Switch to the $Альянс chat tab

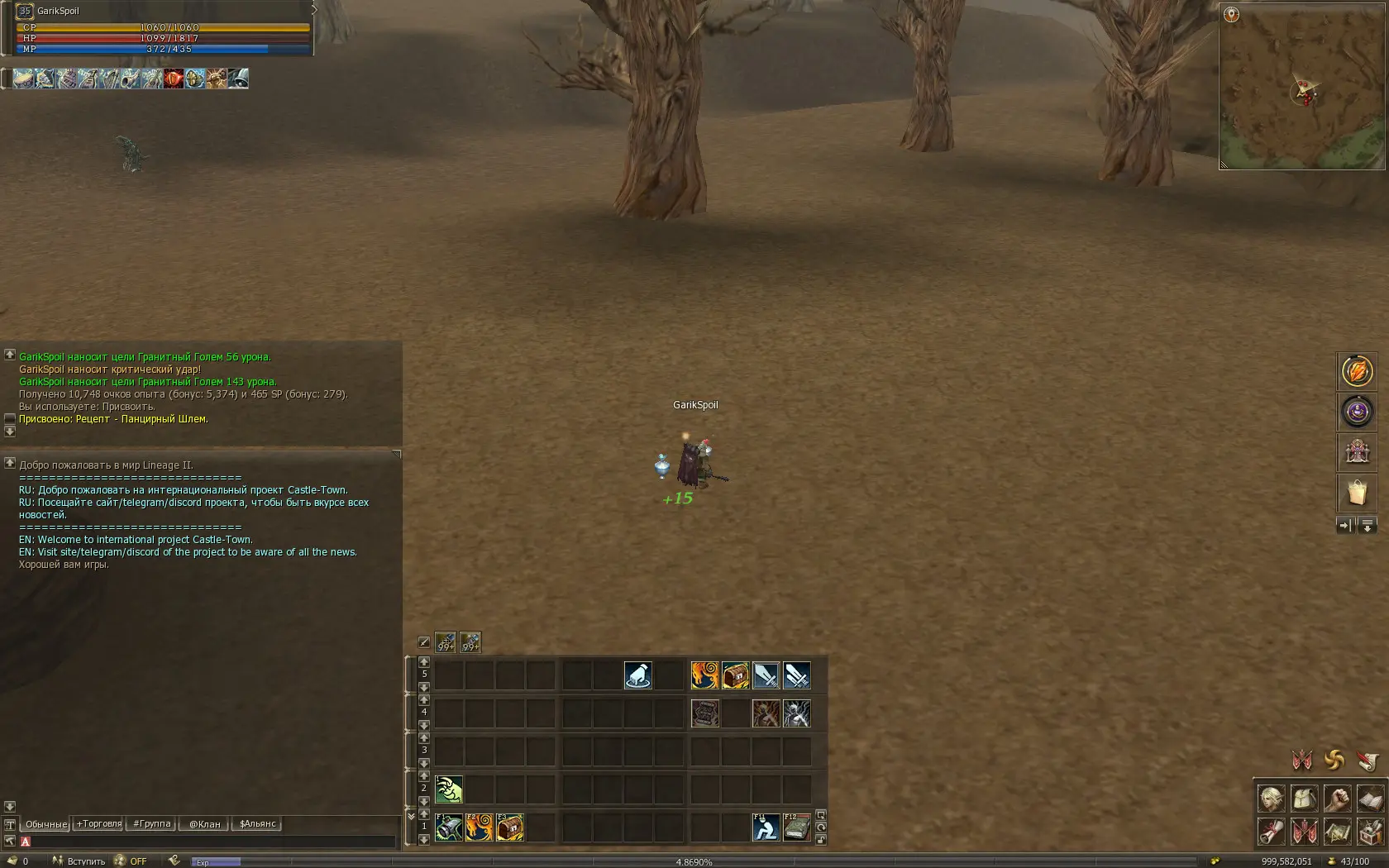(257, 824)
